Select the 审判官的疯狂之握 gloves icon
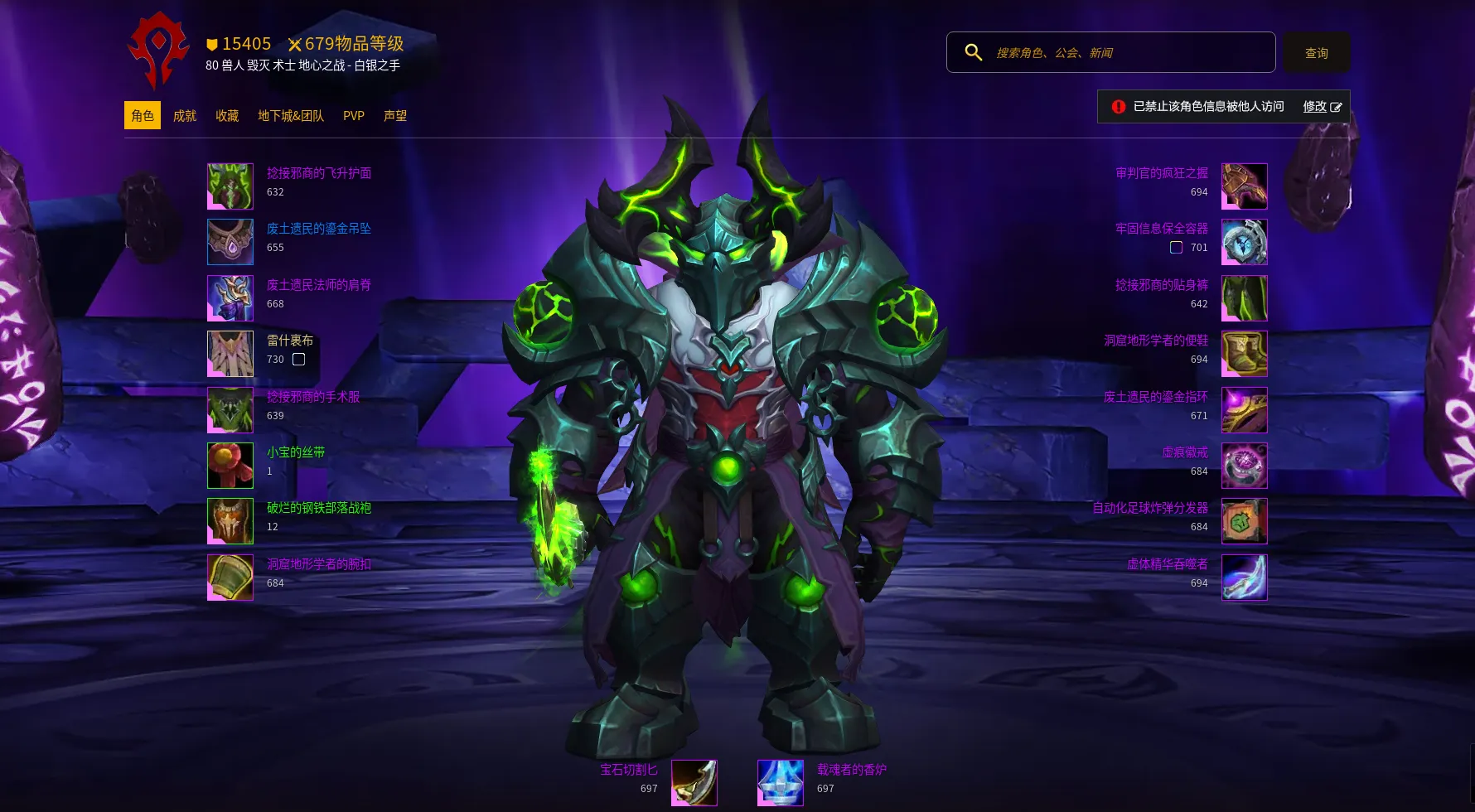Screen dimensions: 1475x812 click(1244, 186)
